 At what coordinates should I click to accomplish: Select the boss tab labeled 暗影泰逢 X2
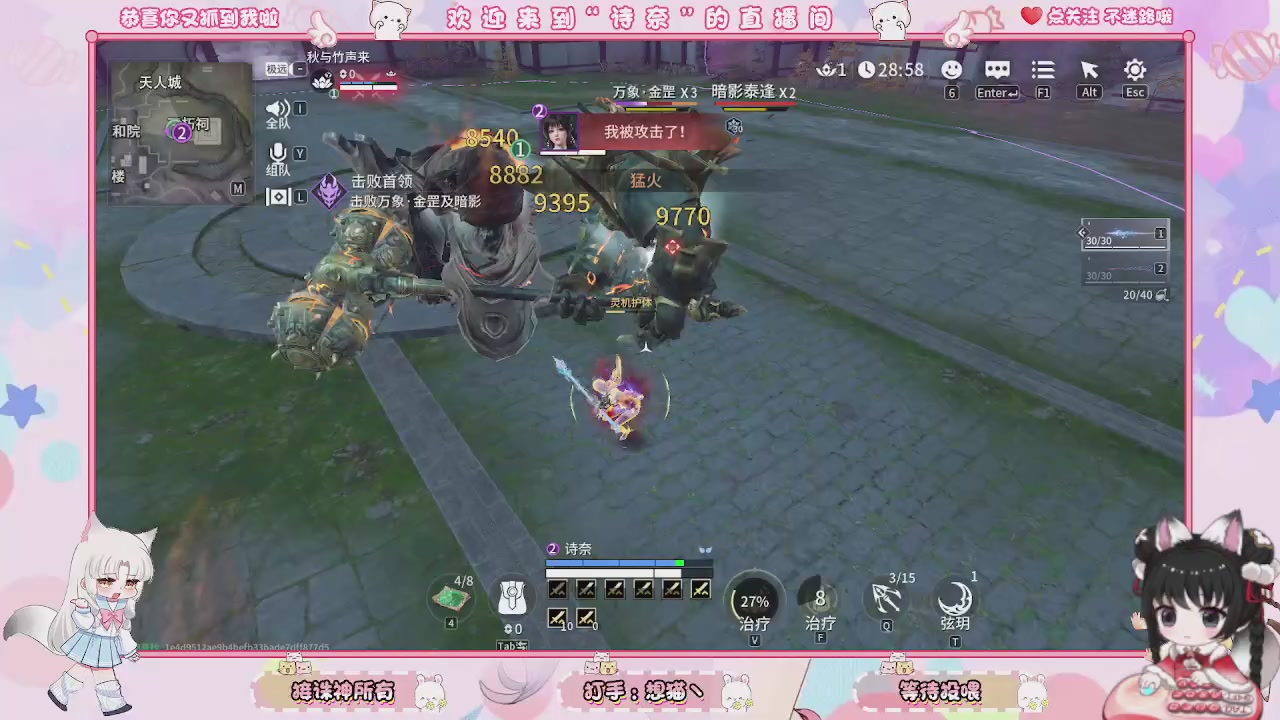[x=754, y=92]
